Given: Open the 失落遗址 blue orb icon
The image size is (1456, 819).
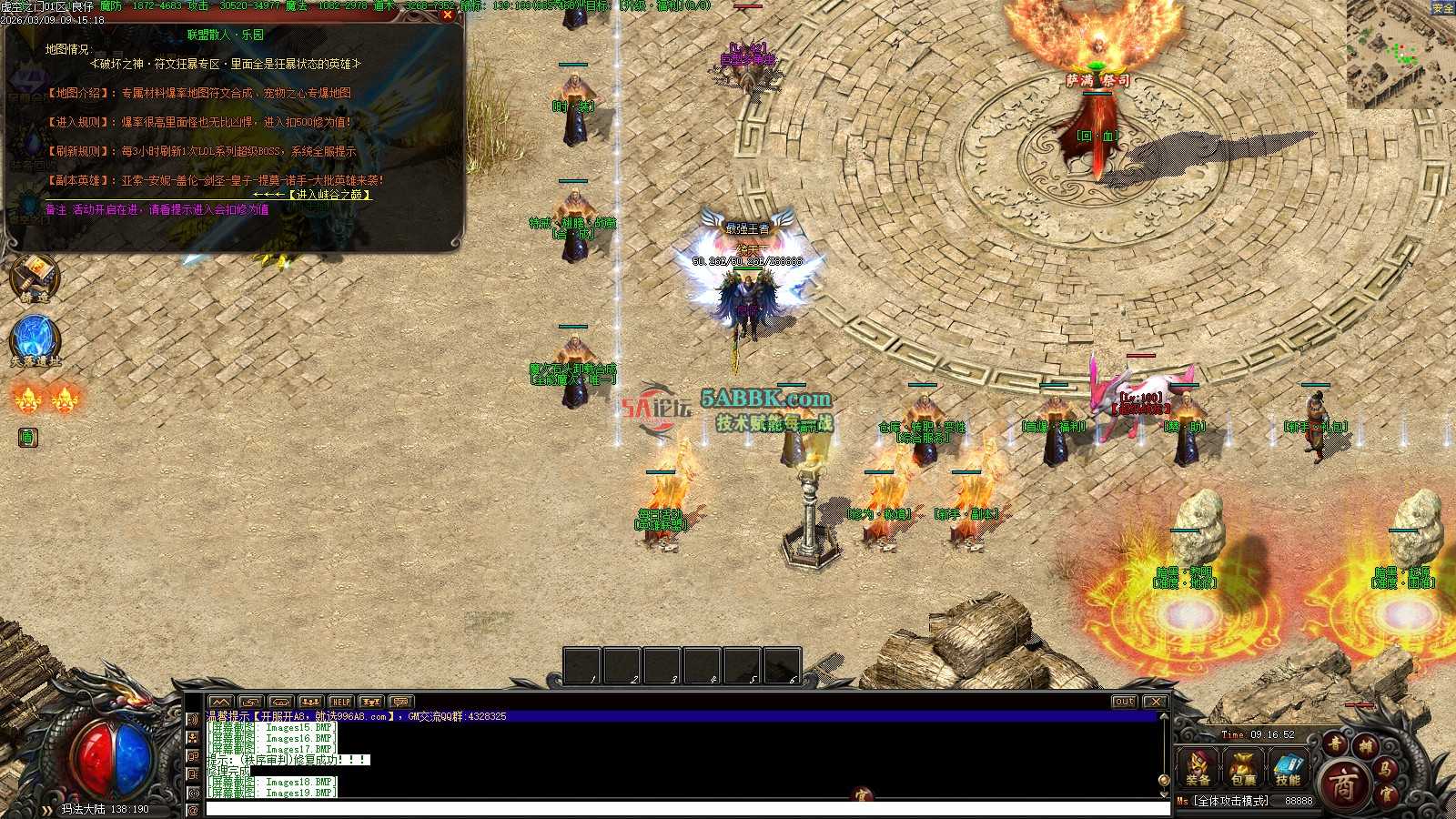Looking at the screenshot, I should pos(35,339).
